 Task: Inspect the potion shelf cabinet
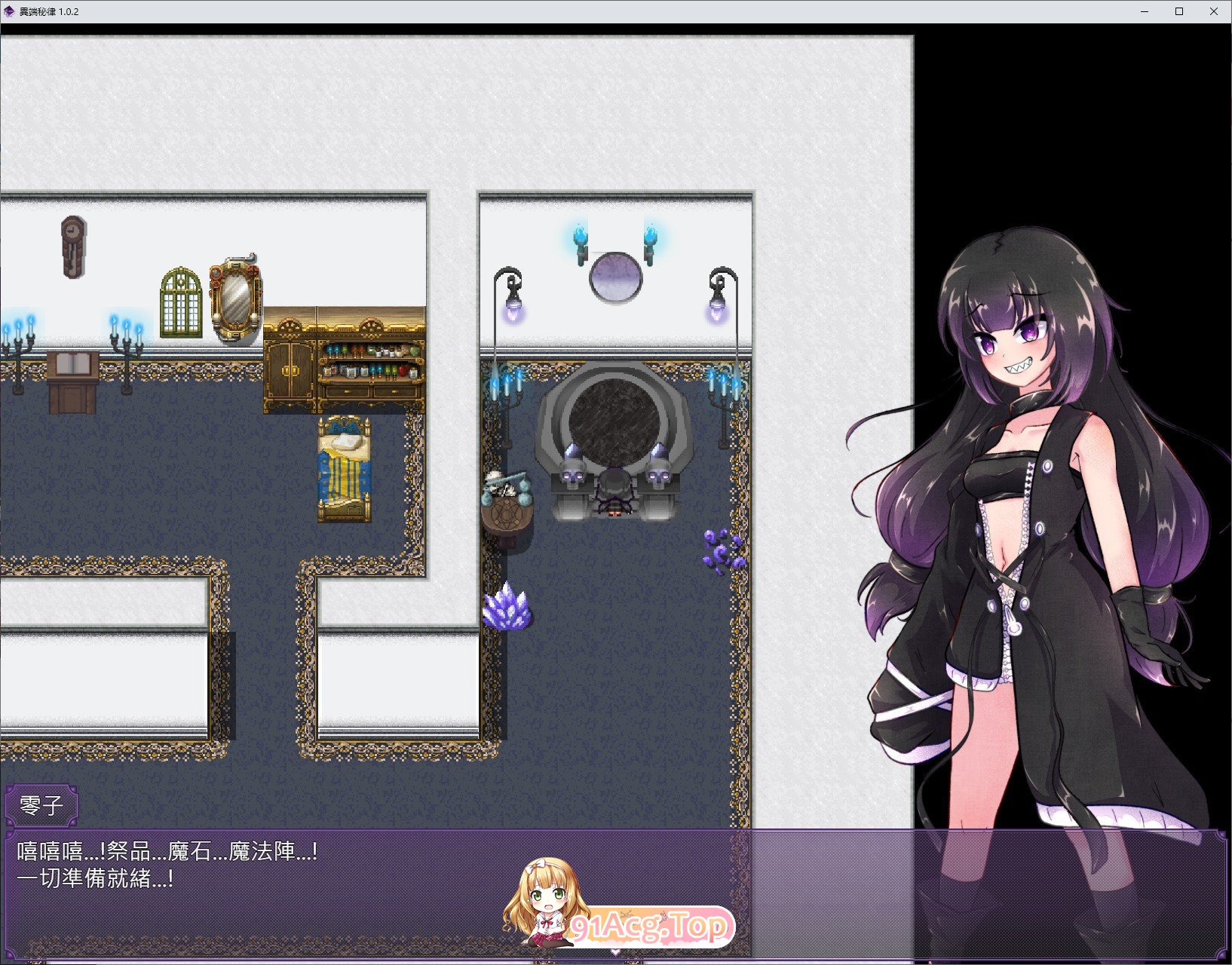(369, 362)
